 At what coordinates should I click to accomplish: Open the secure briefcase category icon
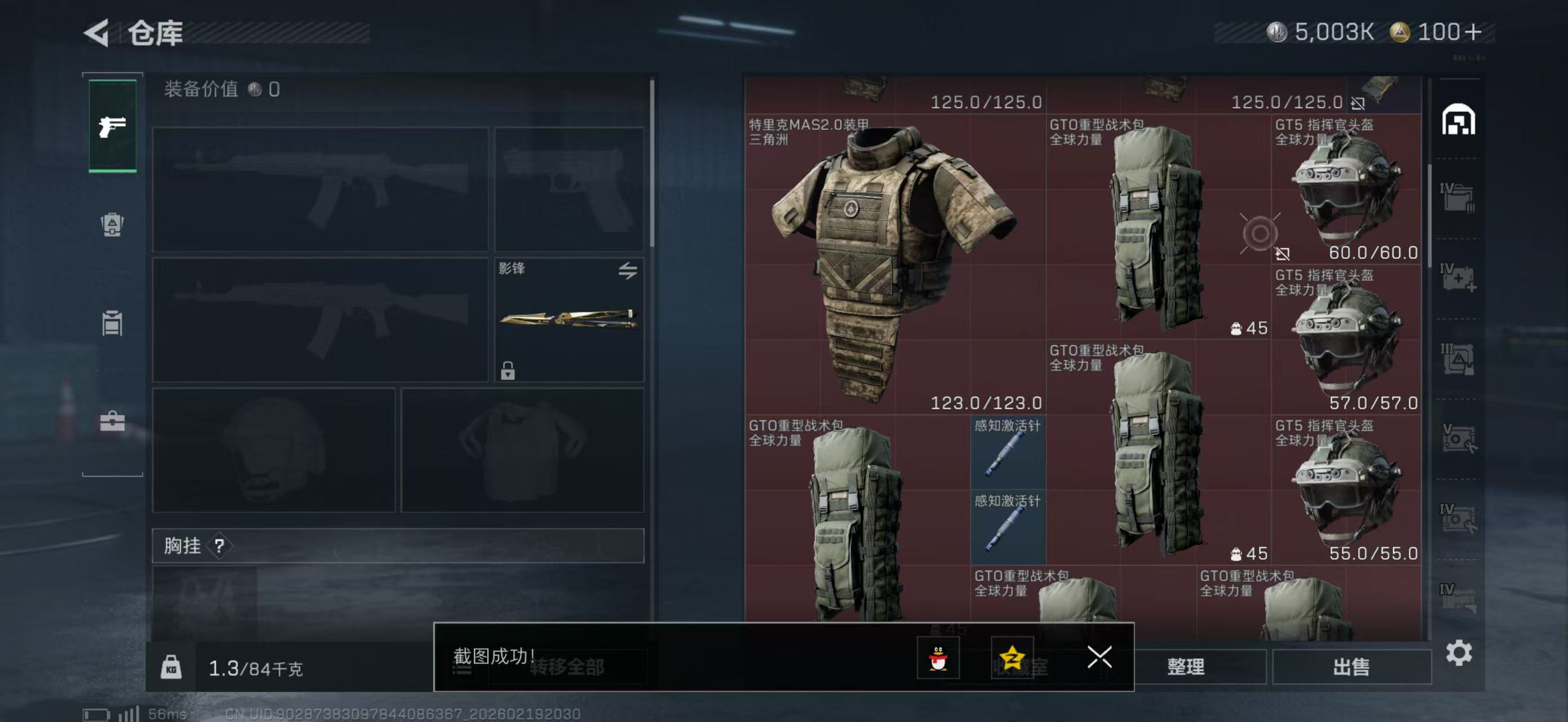(x=112, y=421)
